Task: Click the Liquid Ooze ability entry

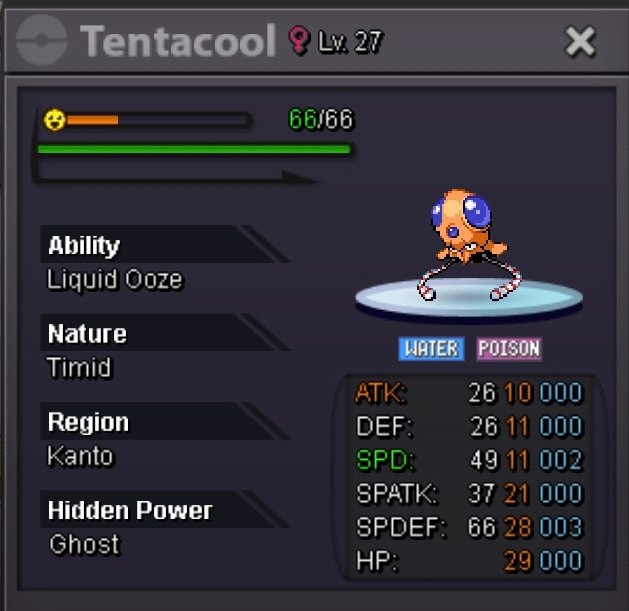Action: pyautogui.click(x=115, y=279)
